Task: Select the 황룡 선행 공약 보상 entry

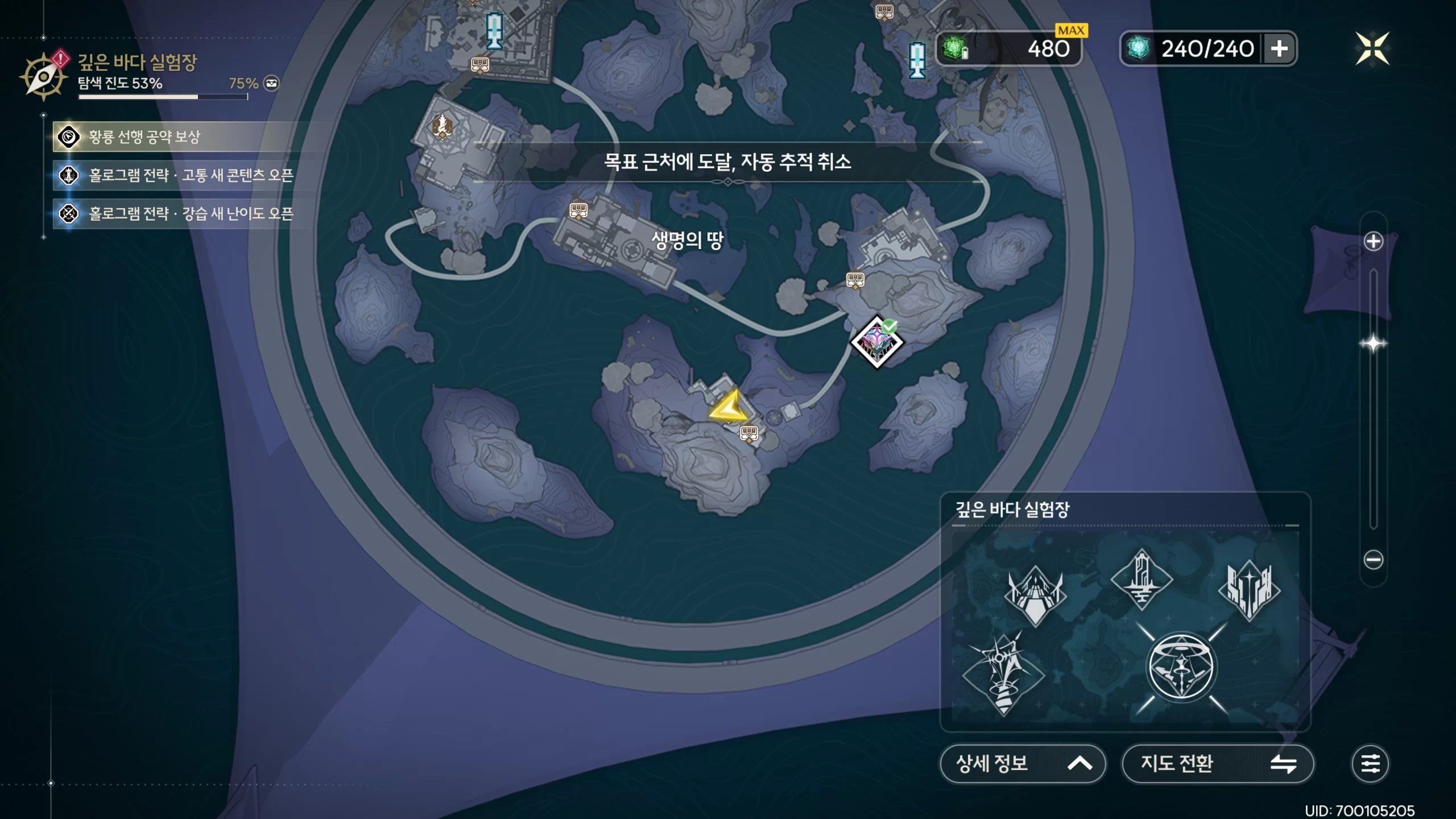Action: 182,137
